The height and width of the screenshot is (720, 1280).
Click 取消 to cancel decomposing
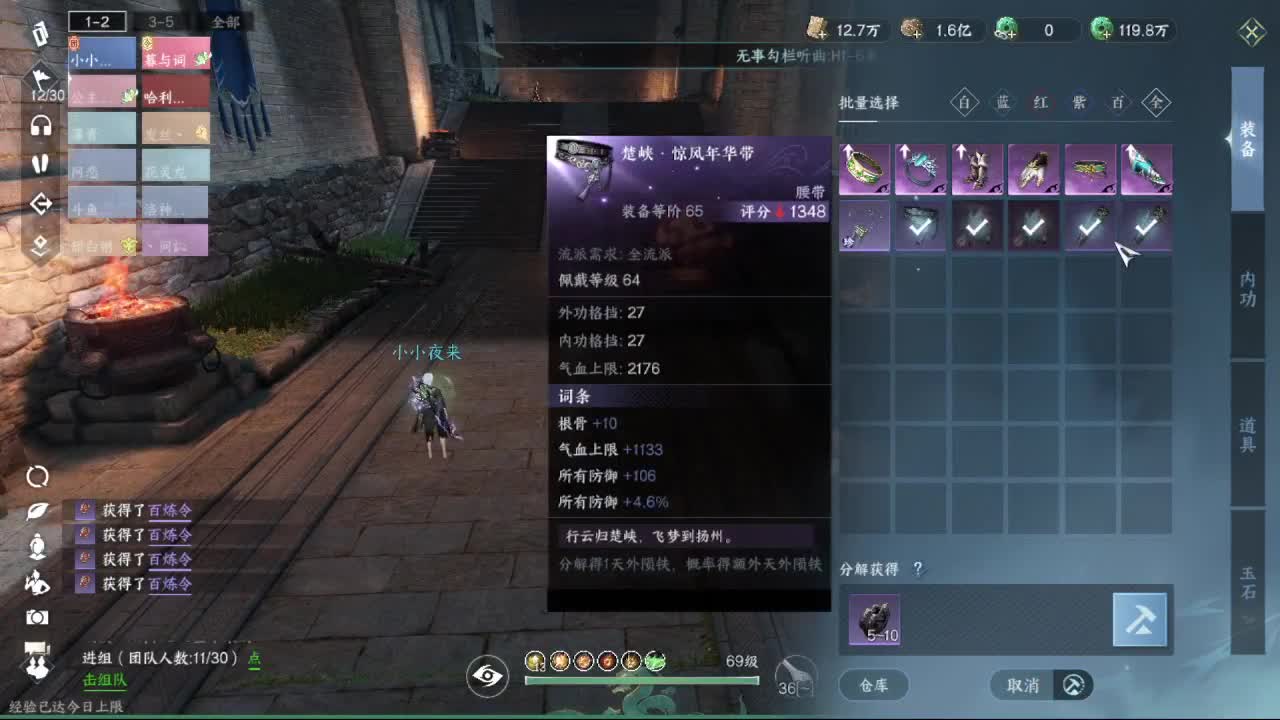1024,686
